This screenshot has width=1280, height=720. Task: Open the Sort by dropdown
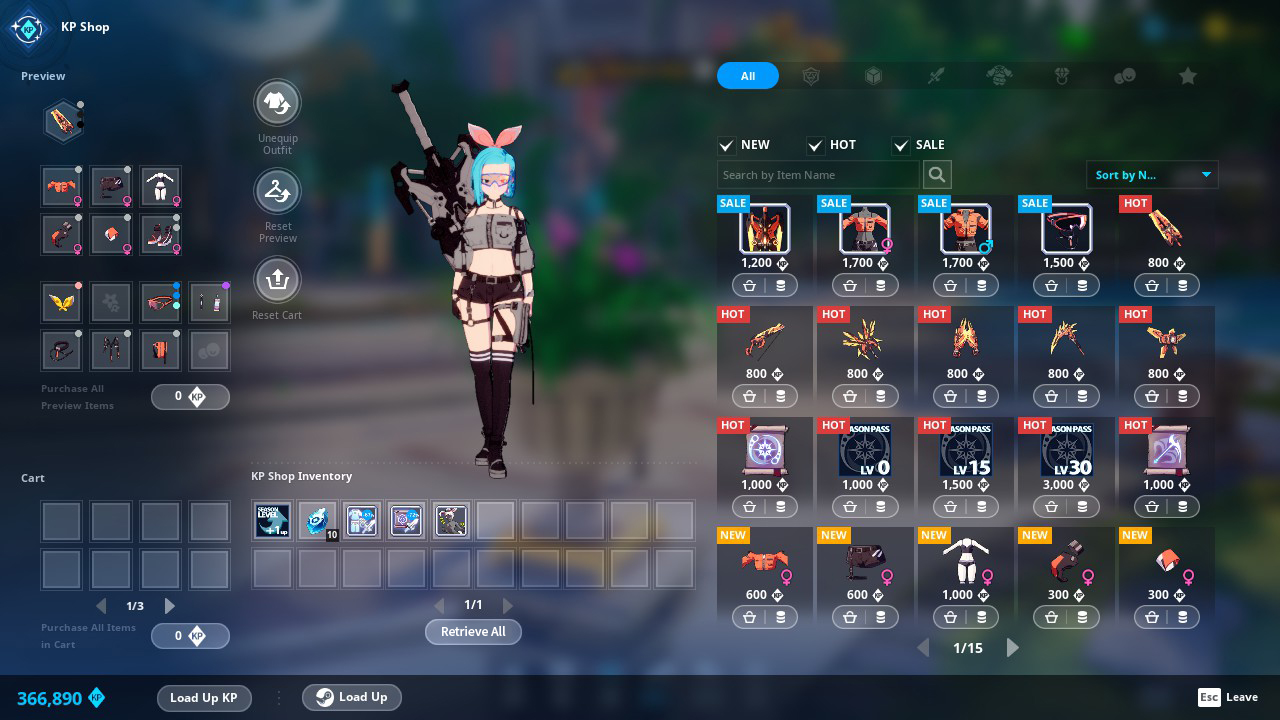(x=1152, y=175)
